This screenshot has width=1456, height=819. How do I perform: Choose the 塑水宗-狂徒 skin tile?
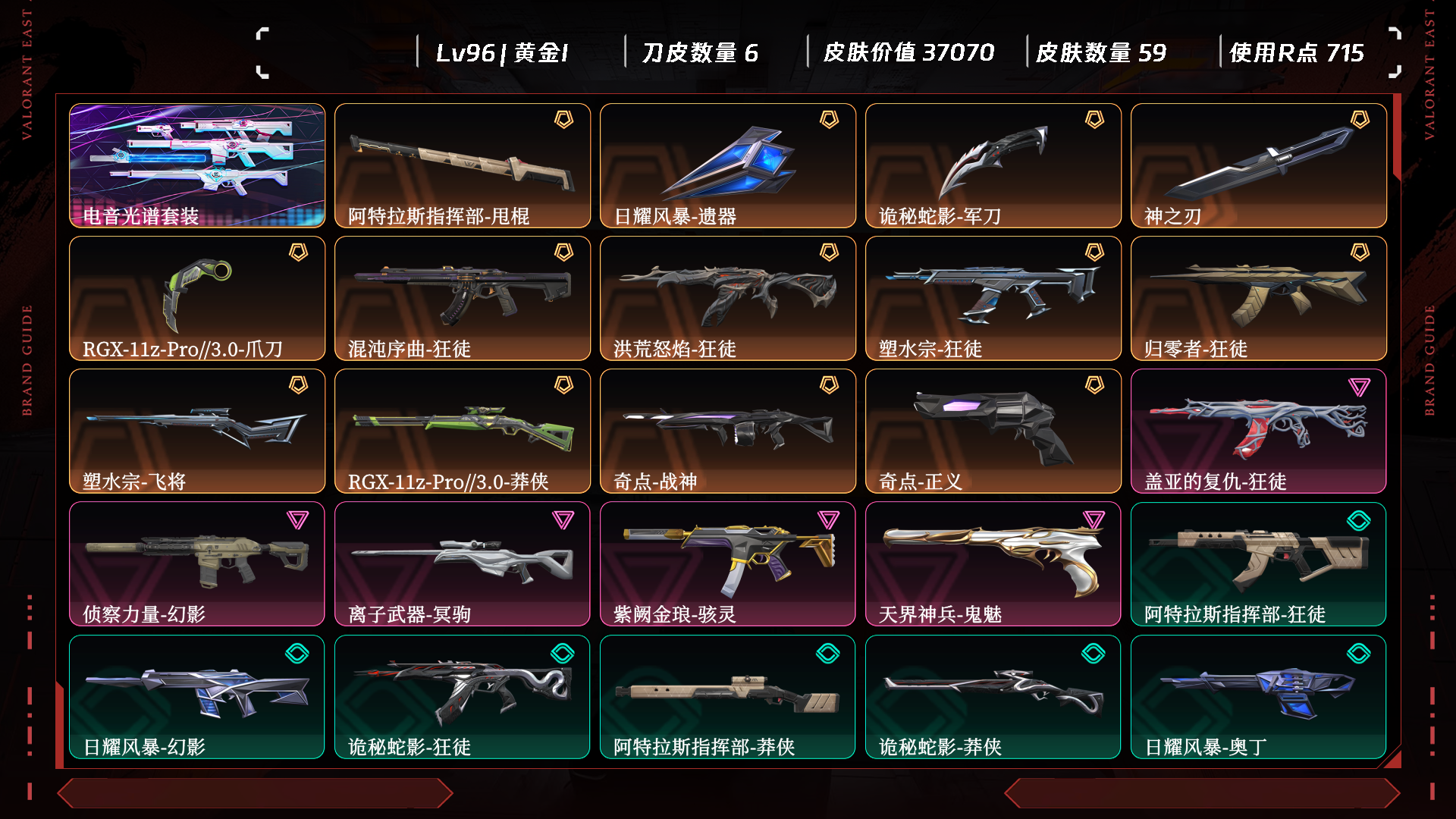[x=993, y=298]
